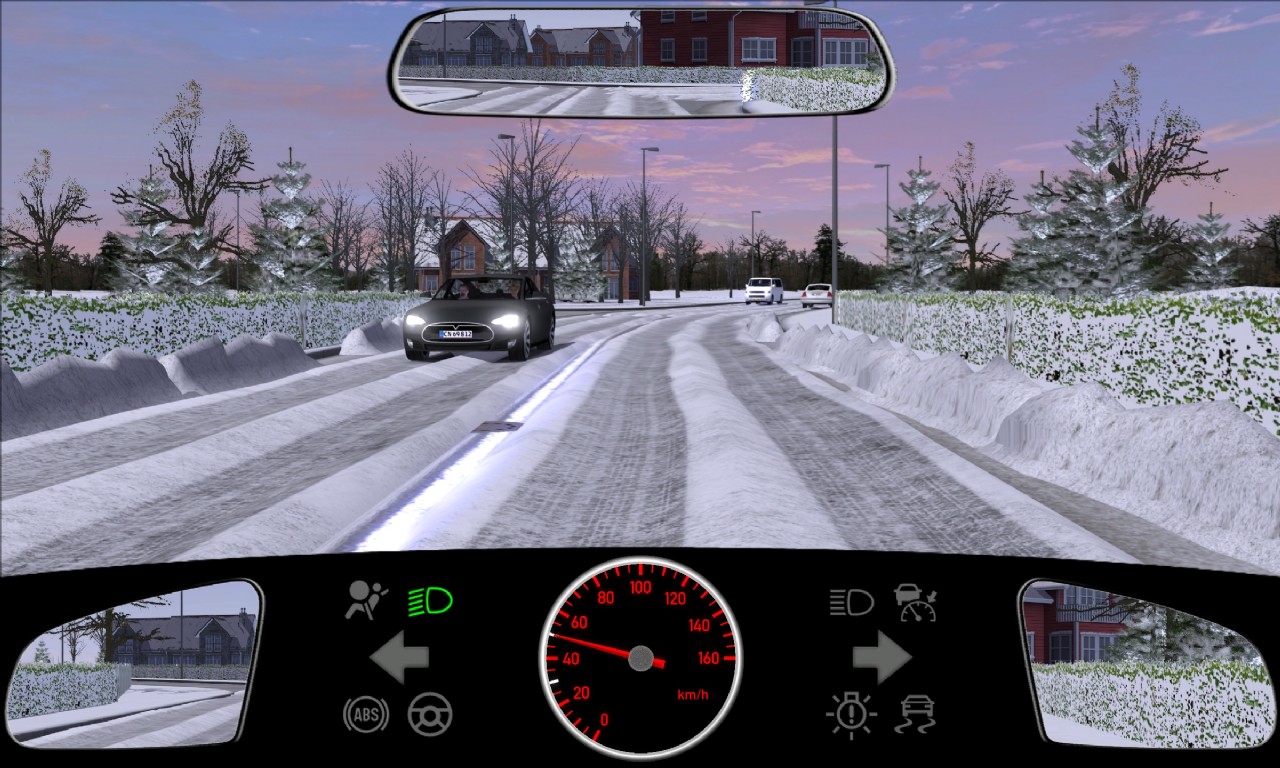This screenshot has width=1280, height=768.
Task: Click the cruise control car-and-gauge icon
Action: tap(915, 602)
